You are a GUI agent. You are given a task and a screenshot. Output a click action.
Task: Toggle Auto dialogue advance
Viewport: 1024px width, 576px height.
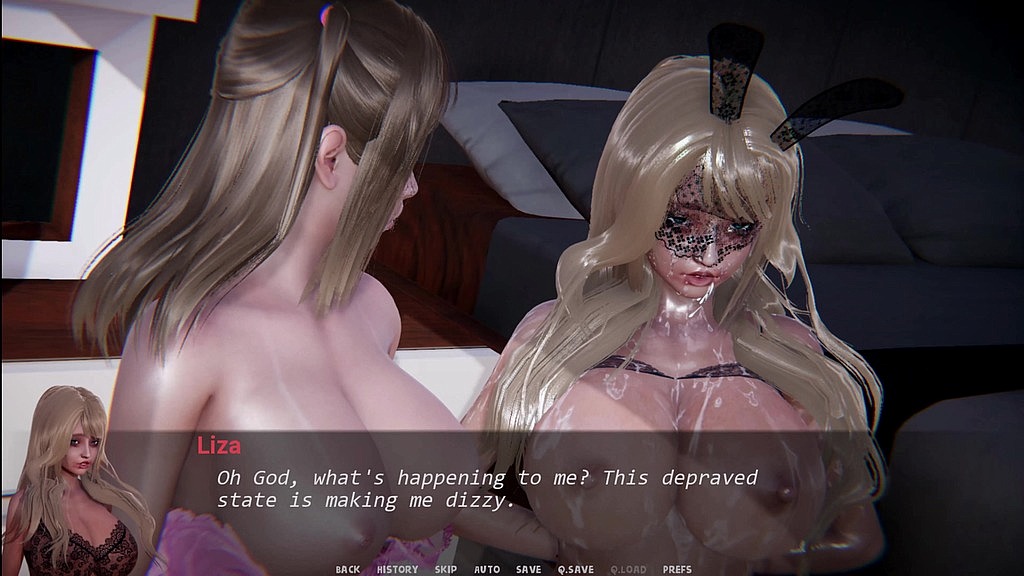point(487,569)
